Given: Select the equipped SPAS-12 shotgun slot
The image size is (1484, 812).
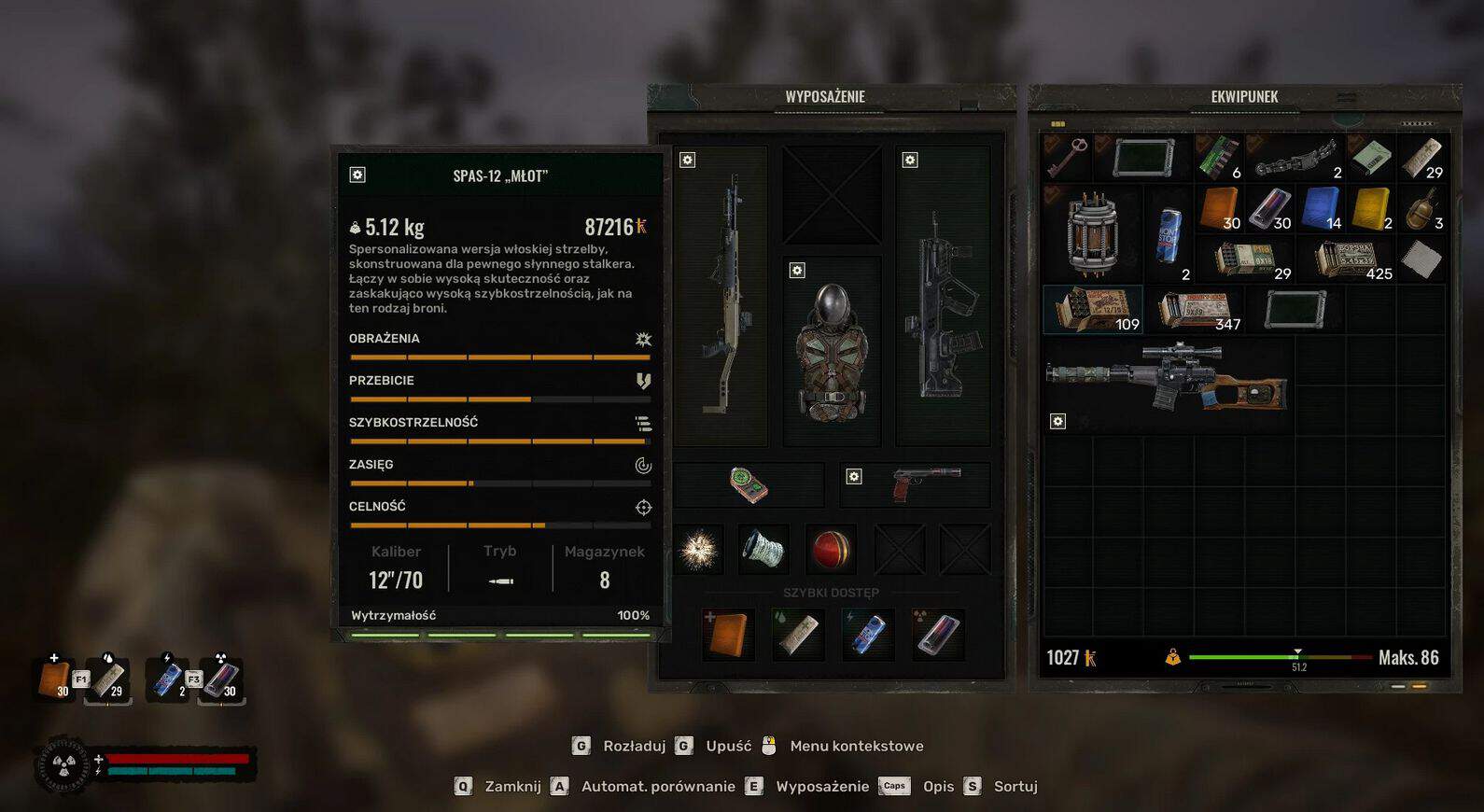Looking at the screenshot, I should (x=721, y=295).
